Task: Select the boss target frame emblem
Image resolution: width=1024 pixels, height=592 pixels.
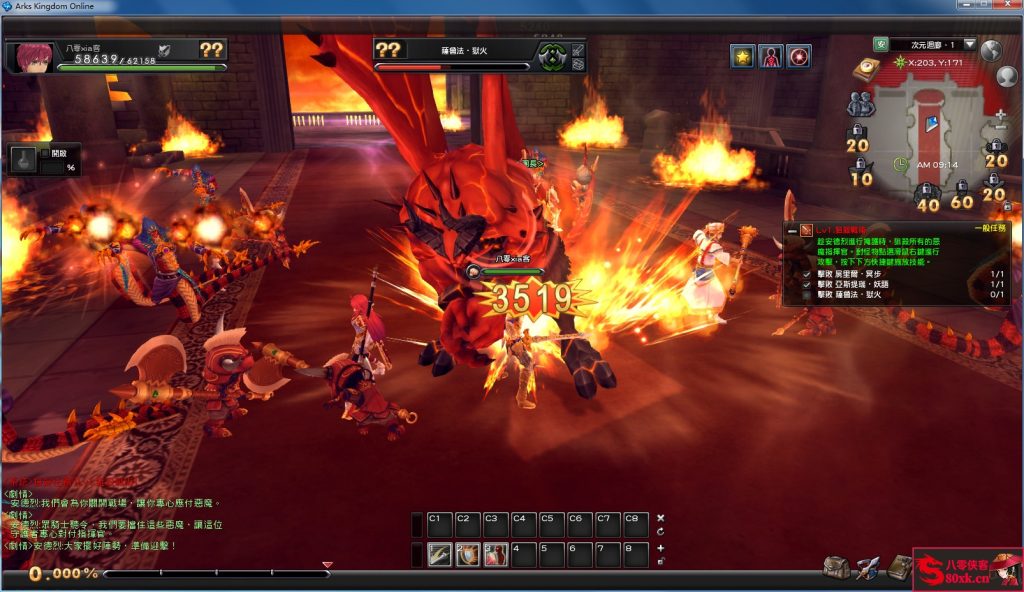Action: pos(549,55)
